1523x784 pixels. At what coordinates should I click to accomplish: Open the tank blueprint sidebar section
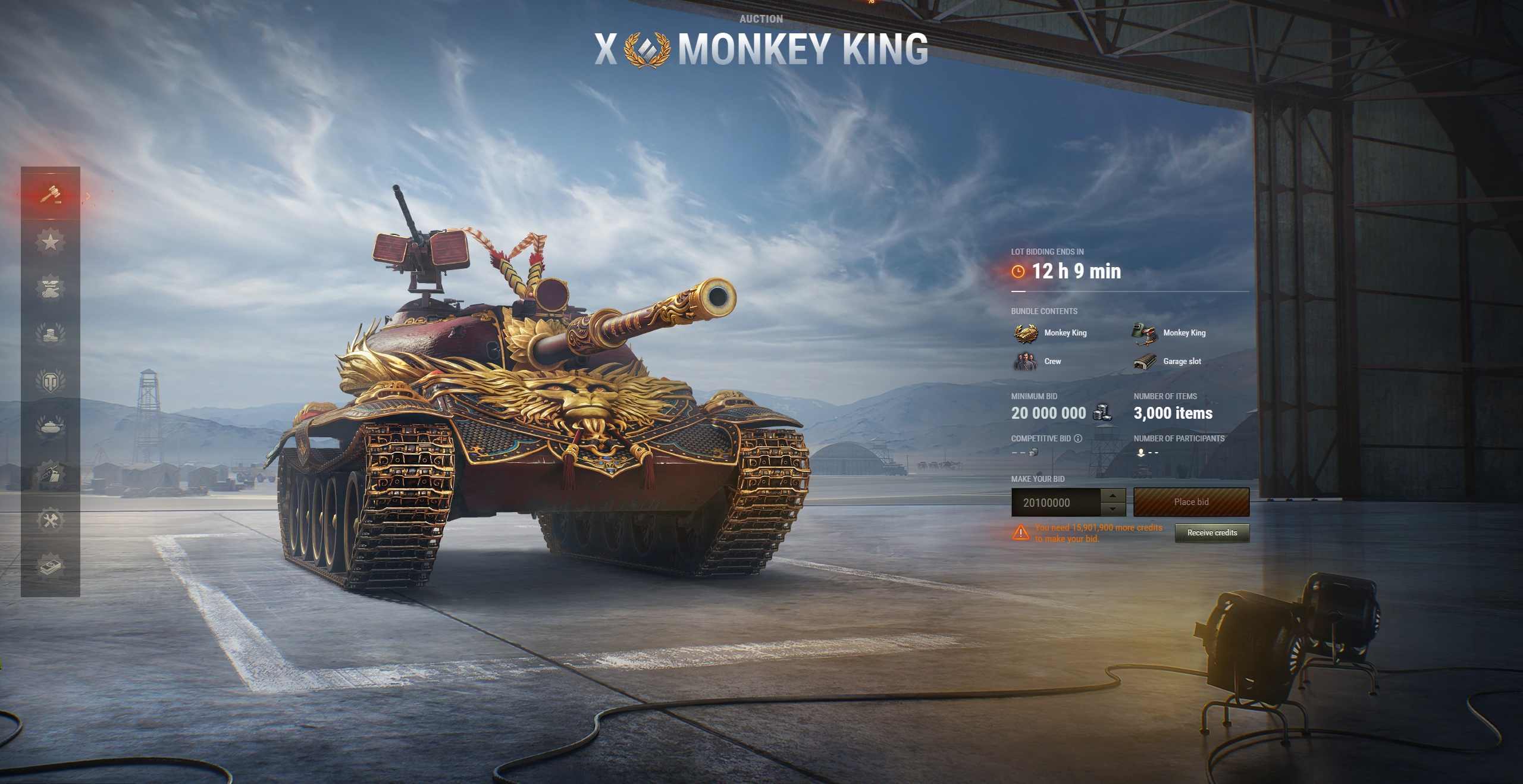[x=50, y=474]
